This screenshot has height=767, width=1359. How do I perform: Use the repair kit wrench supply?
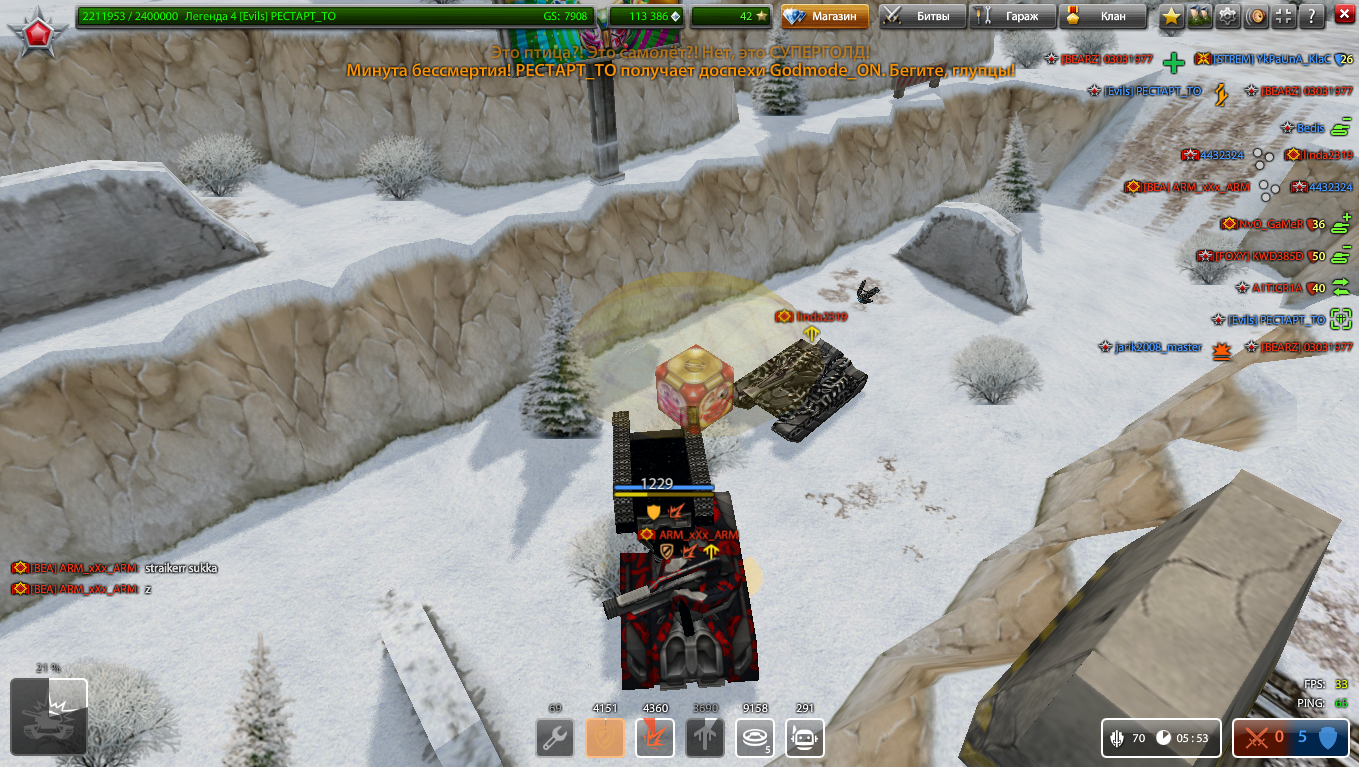(x=555, y=739)
